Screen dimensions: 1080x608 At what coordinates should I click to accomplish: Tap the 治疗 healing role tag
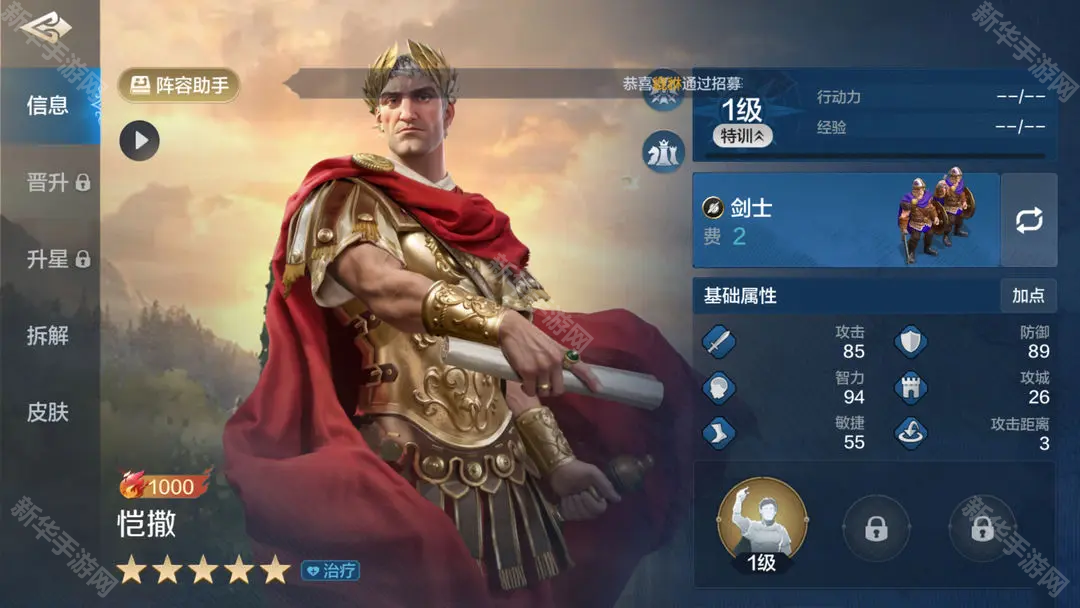pos(330,571)
